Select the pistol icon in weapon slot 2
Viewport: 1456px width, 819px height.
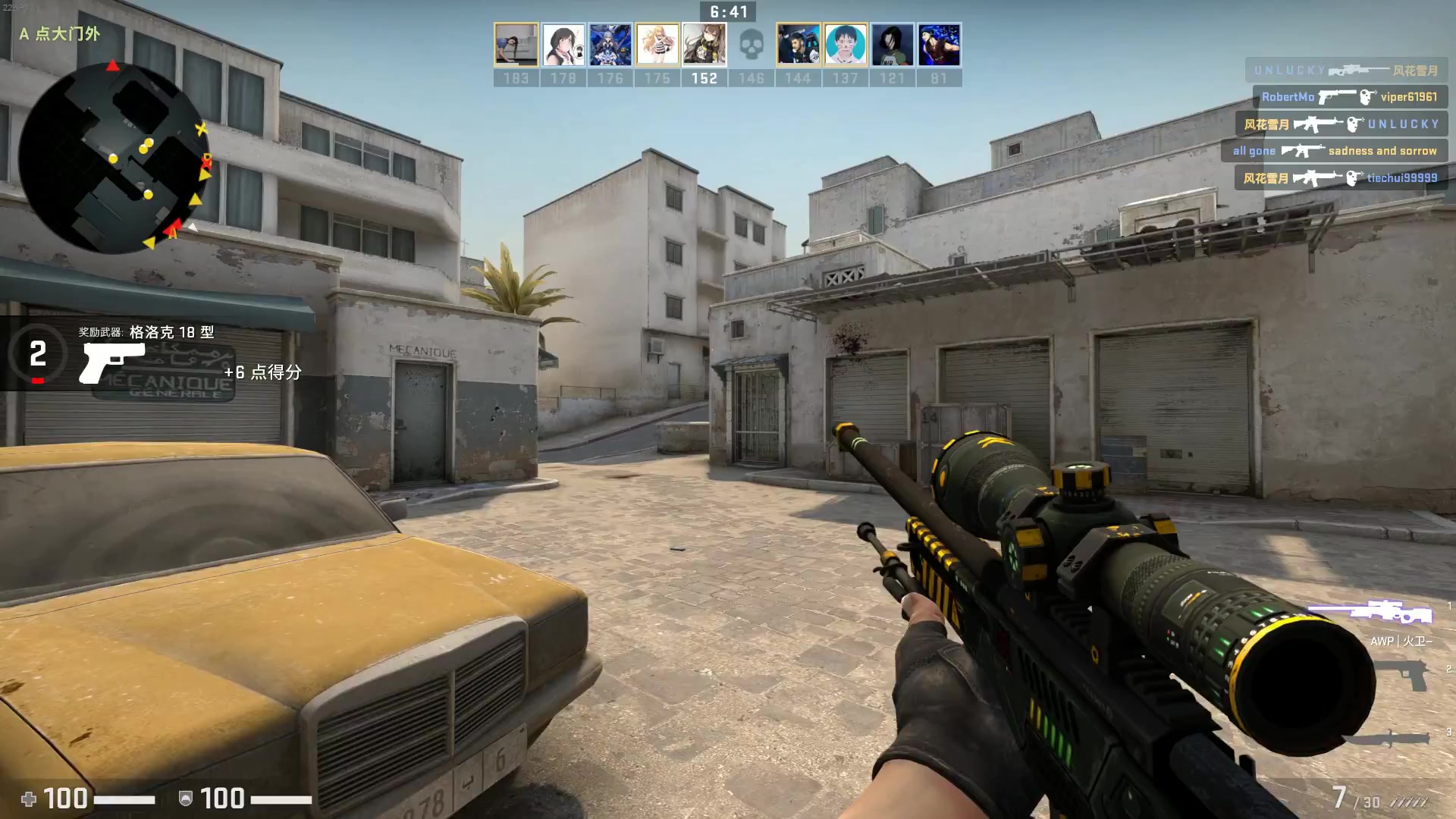click(1399, 674)
